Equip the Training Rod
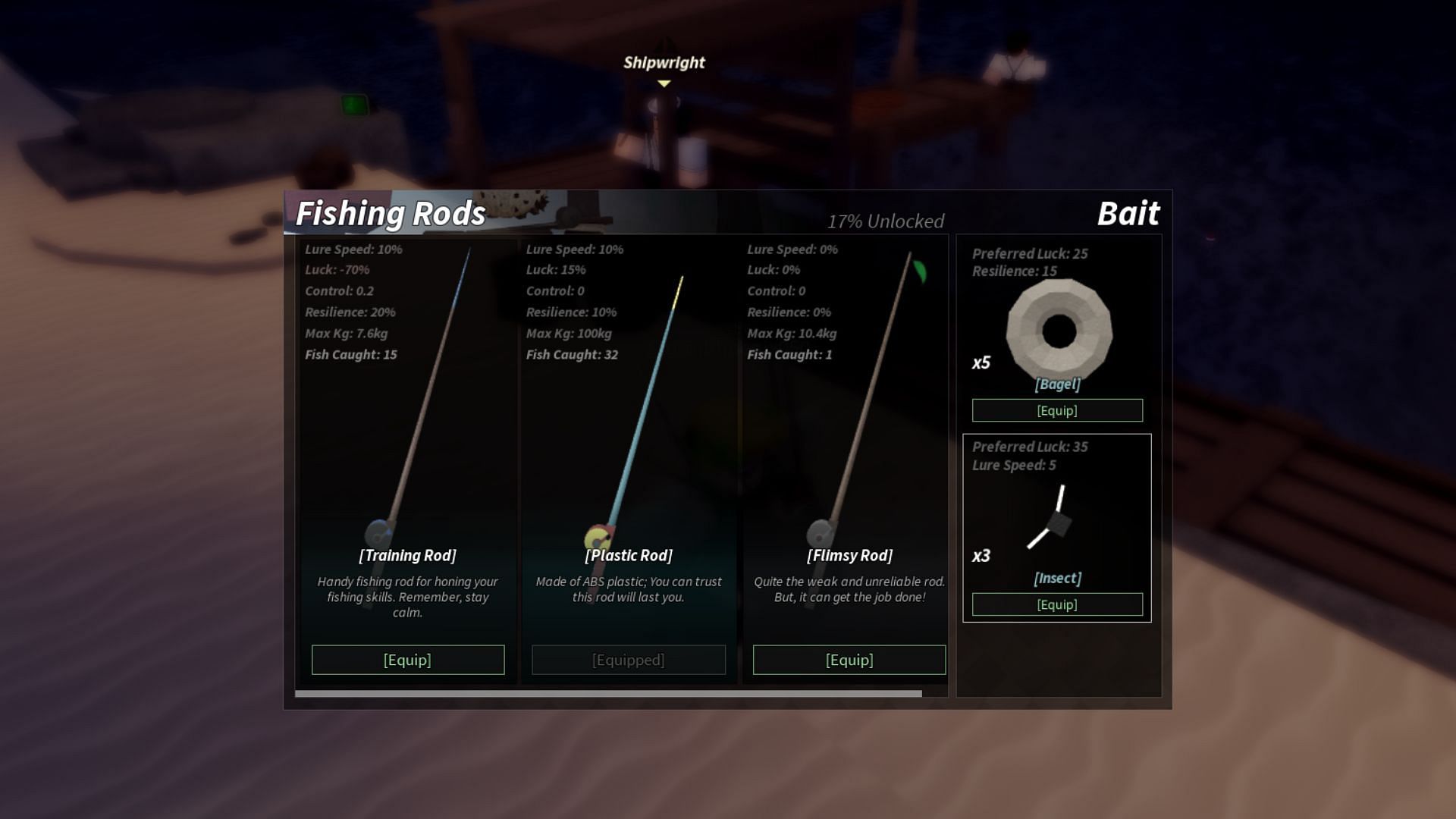 (x=408, y=660)
